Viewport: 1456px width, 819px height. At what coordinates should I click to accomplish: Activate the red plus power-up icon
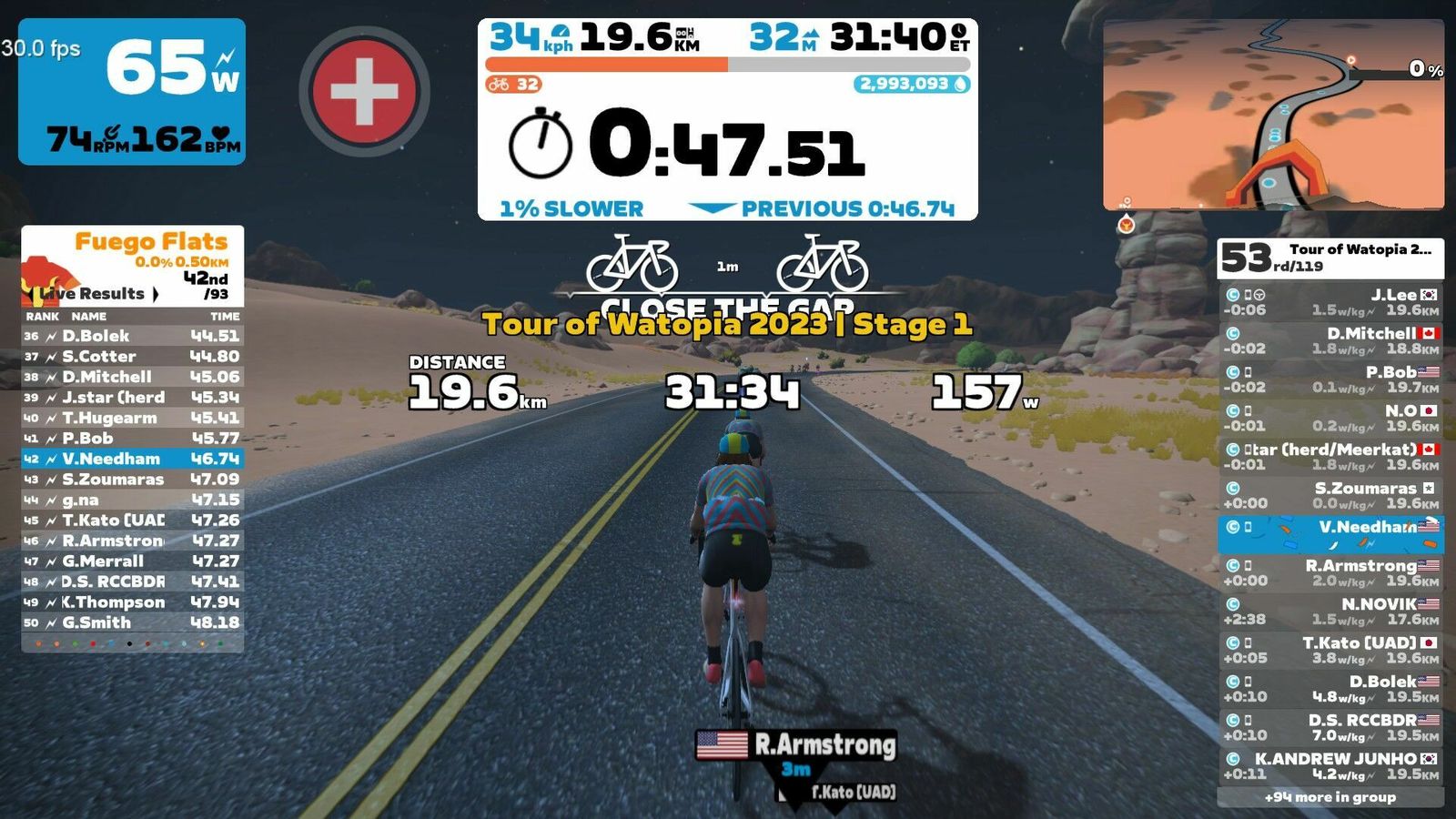tap(364, 91)
